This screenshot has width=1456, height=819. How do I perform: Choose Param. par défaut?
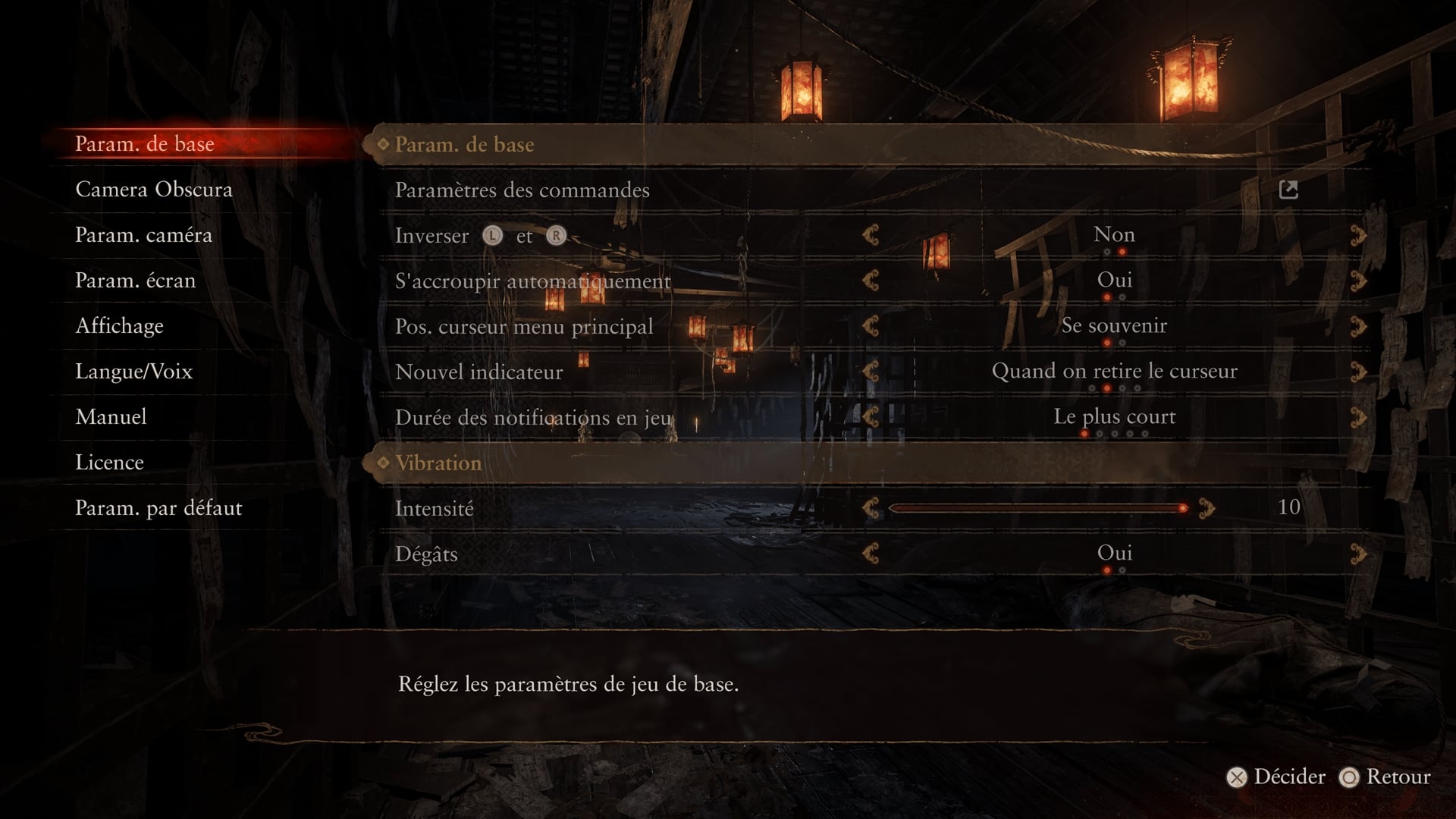(x=158, y=508)
